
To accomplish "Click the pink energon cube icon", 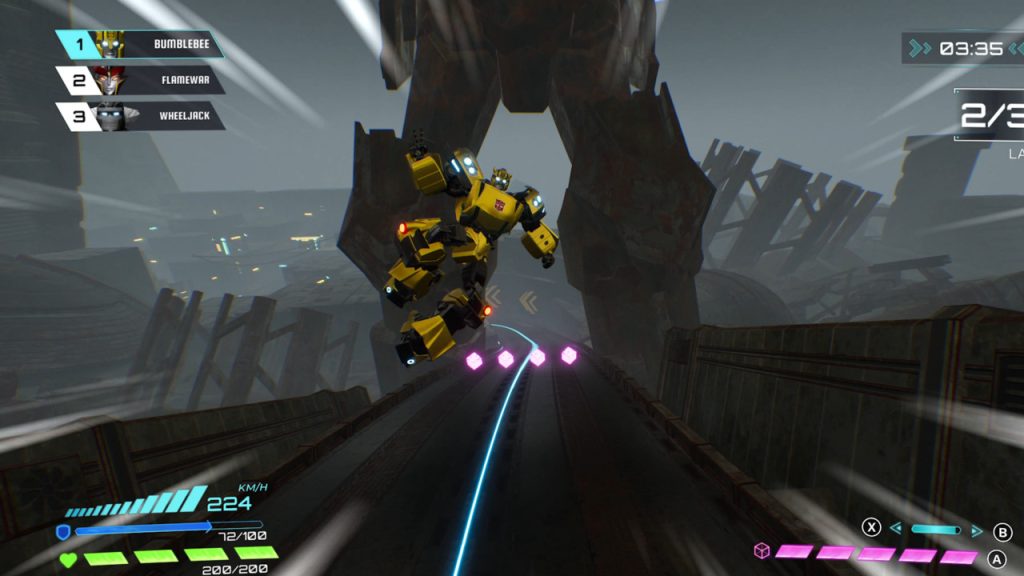I will tap(762, 552).
